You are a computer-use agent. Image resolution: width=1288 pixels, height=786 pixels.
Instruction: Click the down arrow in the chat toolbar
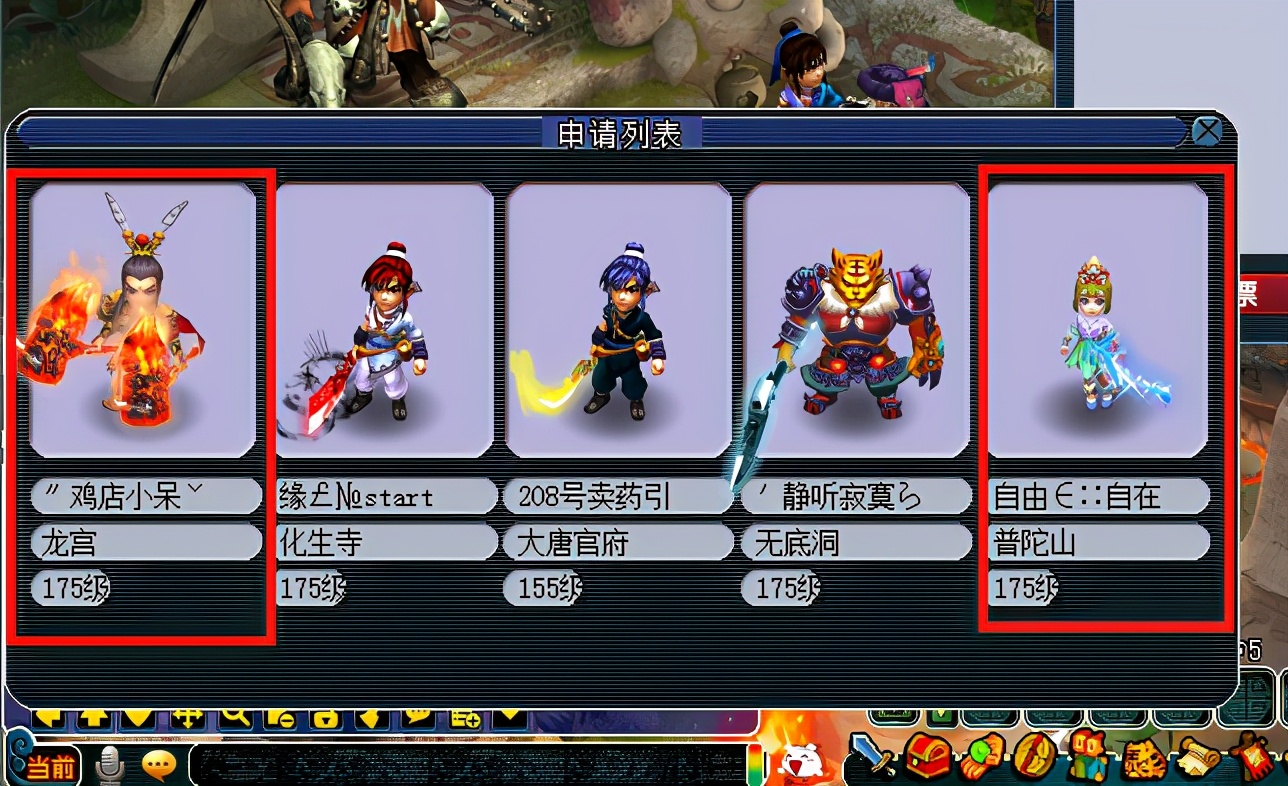point(139,717)
